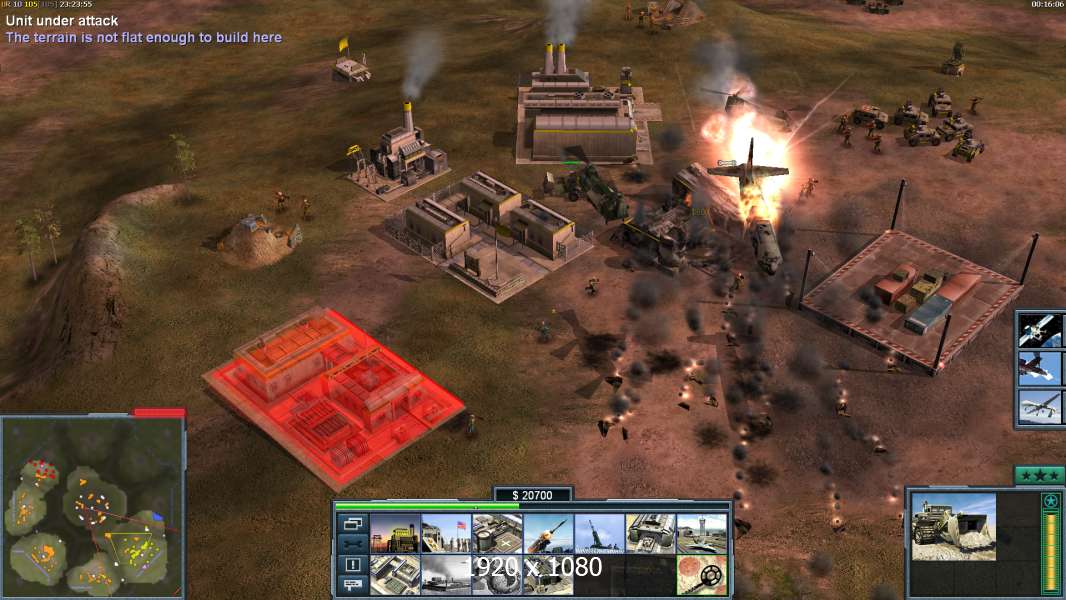The height and width of the screenshot is (600, 1066).
Task: Click the exclamation mark alert button
Action: (x=353, y=565)
